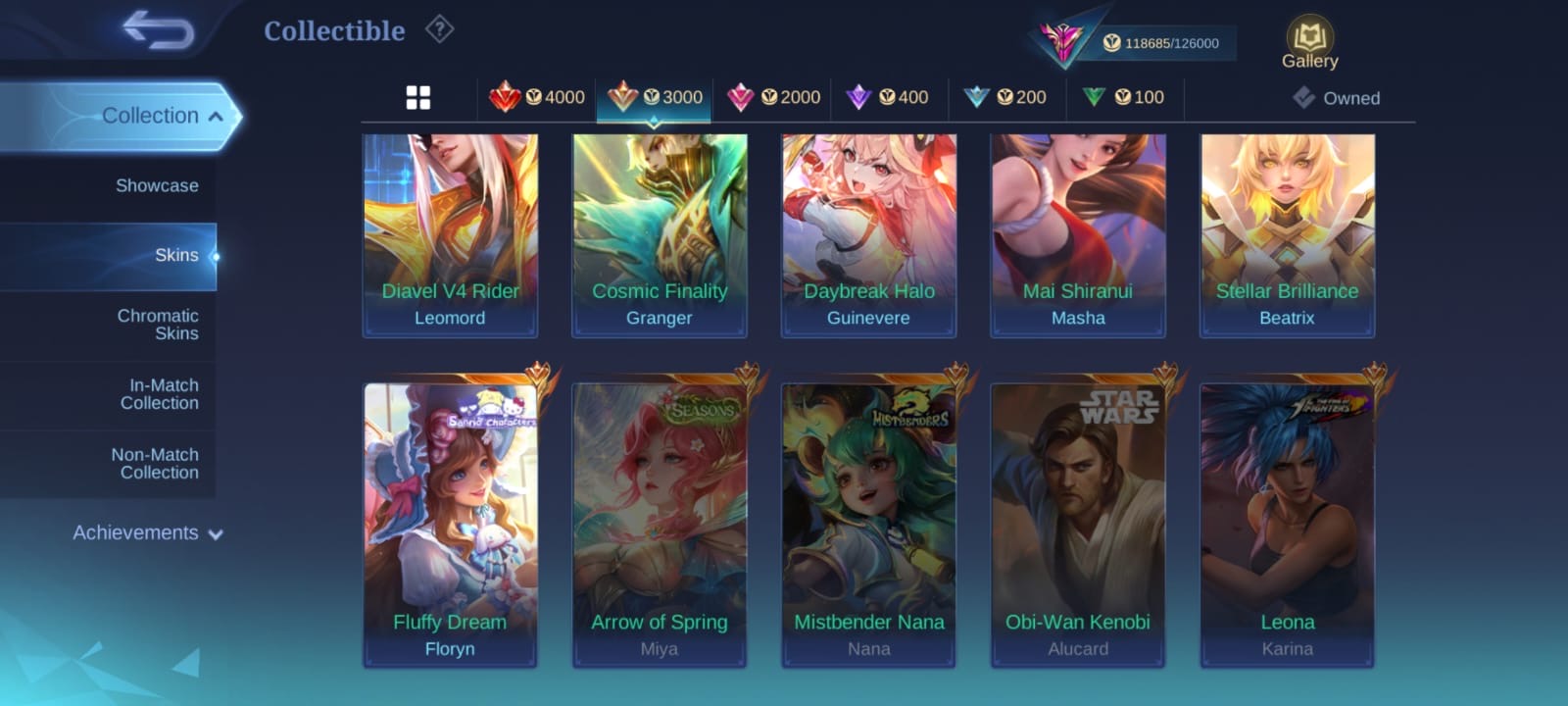Choose the 400 points tier tab
1568x706 pixels.
click(889, 97)
